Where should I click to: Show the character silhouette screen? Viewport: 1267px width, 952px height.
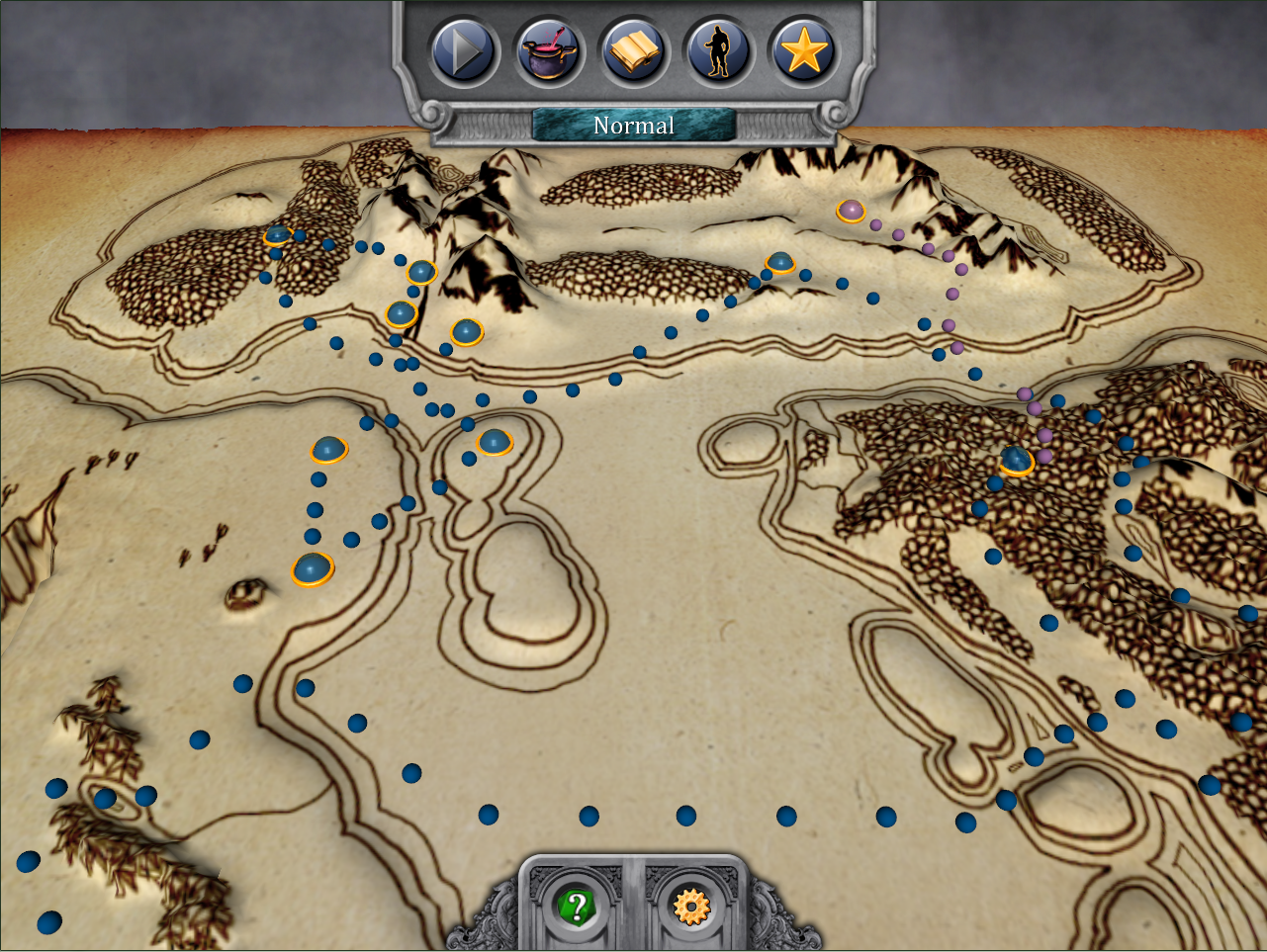click(717, 51)
